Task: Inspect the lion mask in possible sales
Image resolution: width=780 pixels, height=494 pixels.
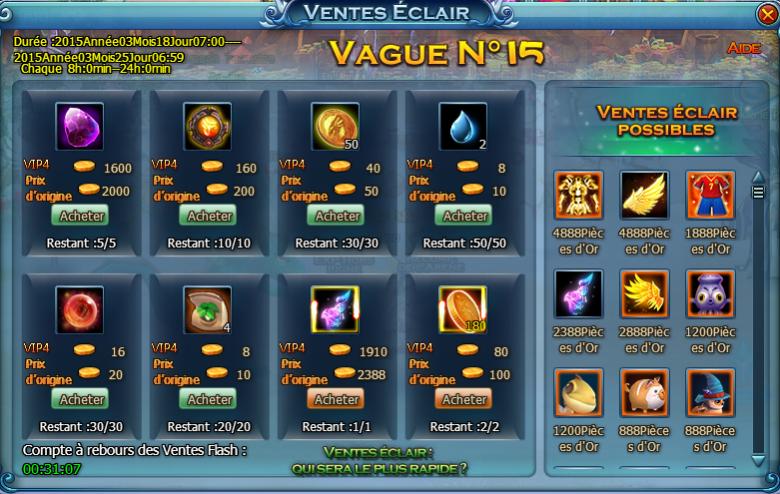Action: (x=579, y=195)
